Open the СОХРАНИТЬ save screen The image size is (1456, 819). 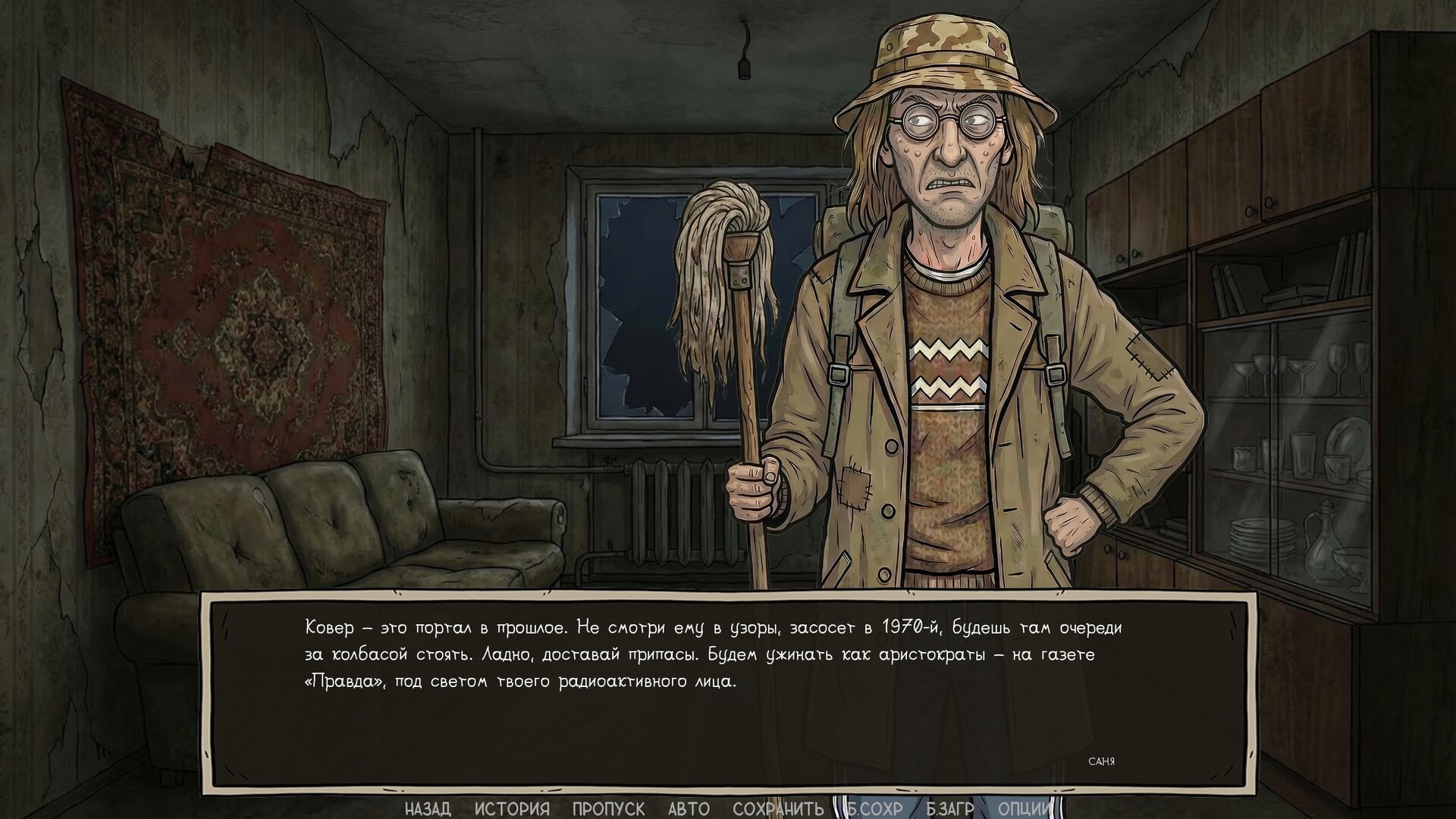779,808
